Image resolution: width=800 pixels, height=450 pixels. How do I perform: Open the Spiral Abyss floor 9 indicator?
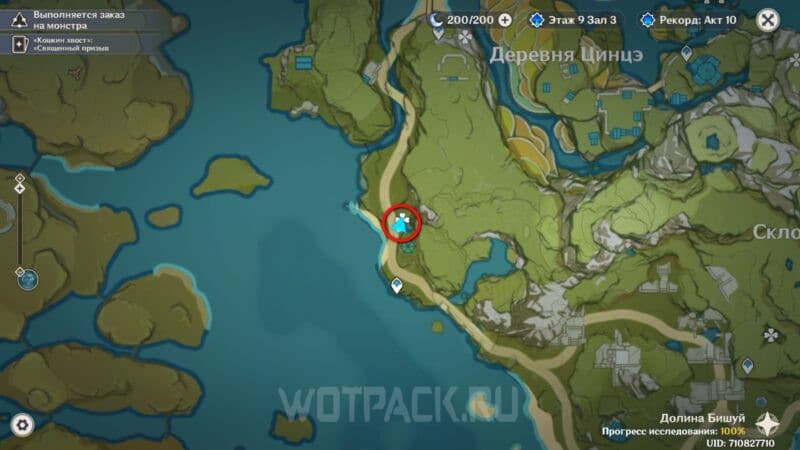pyautogui.click(x=575, y=19)
